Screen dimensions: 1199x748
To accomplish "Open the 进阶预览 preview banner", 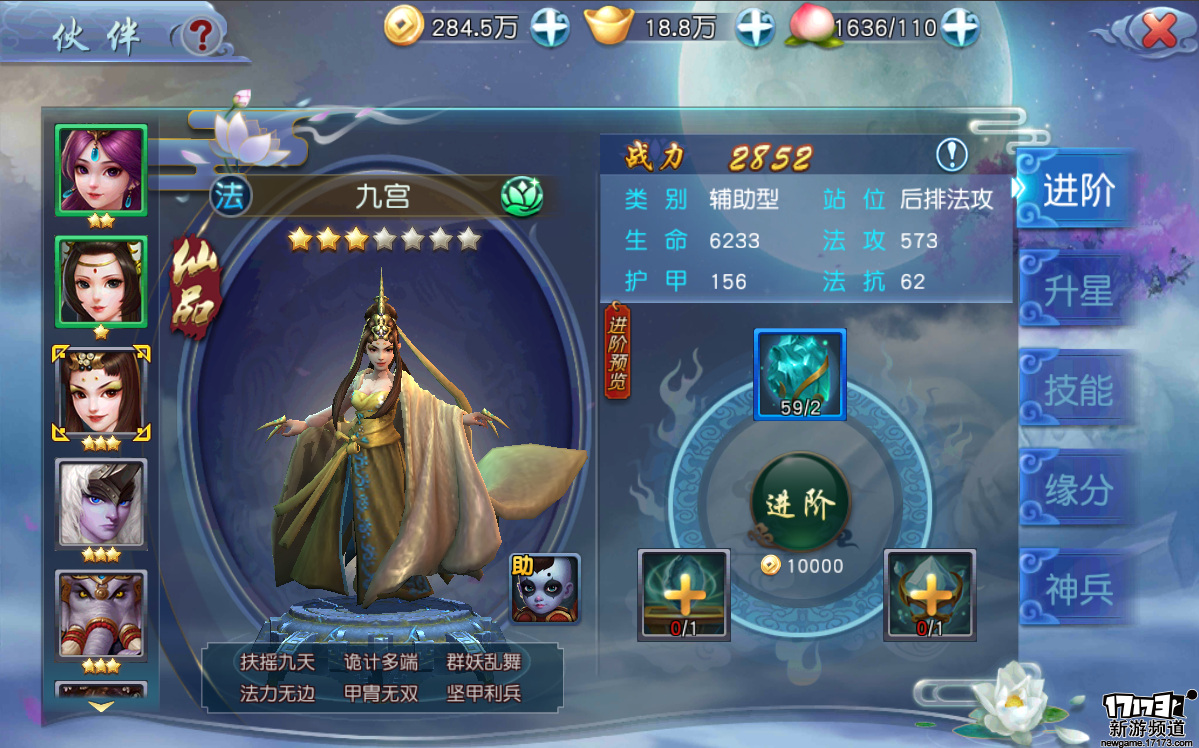I will coord(618,353).
